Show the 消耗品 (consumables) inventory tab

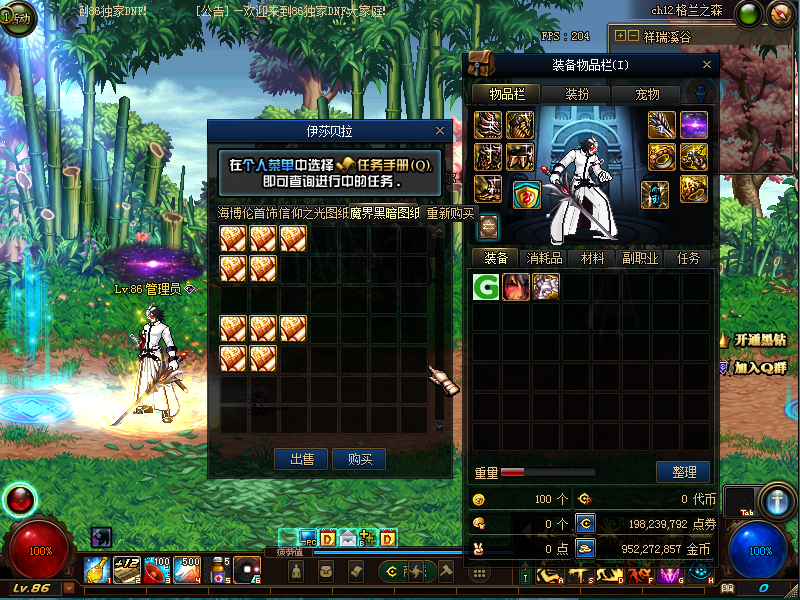tap(545, 258)
